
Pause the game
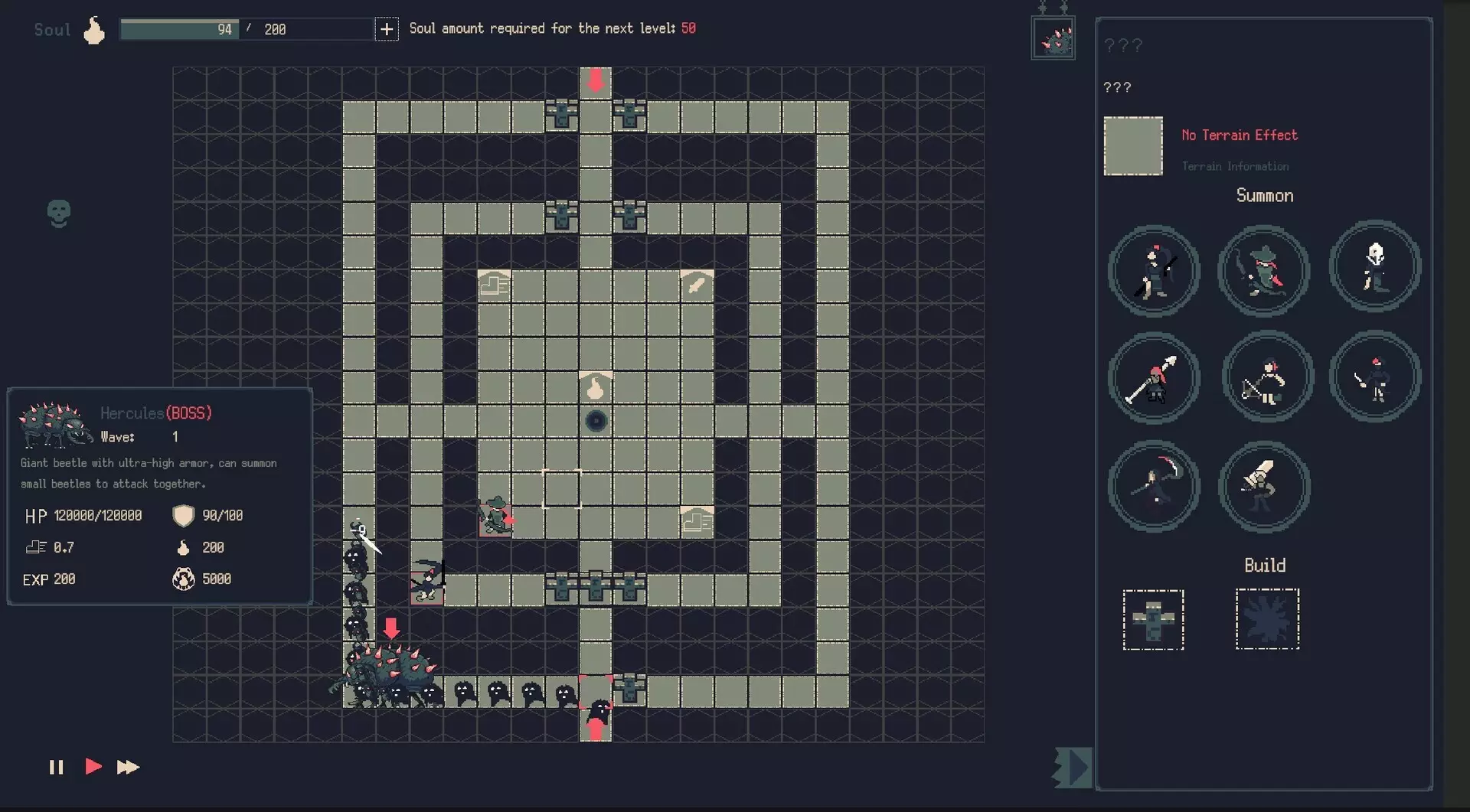pyautogui.click(x=56, y=768)
